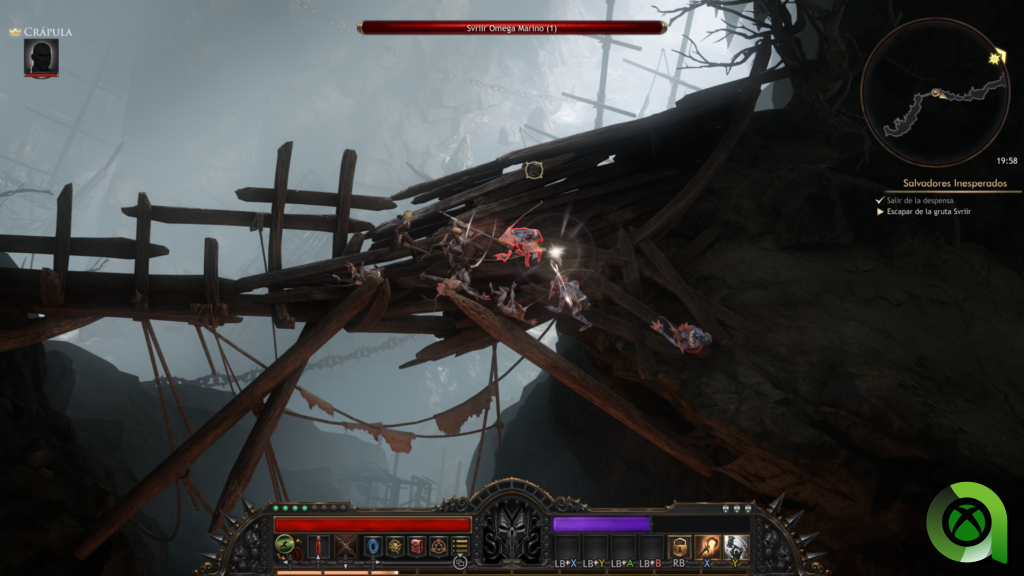This screenshot has height=576, width=1024.
Task: Activate the white armored figure skill
Action: (735, 546)
